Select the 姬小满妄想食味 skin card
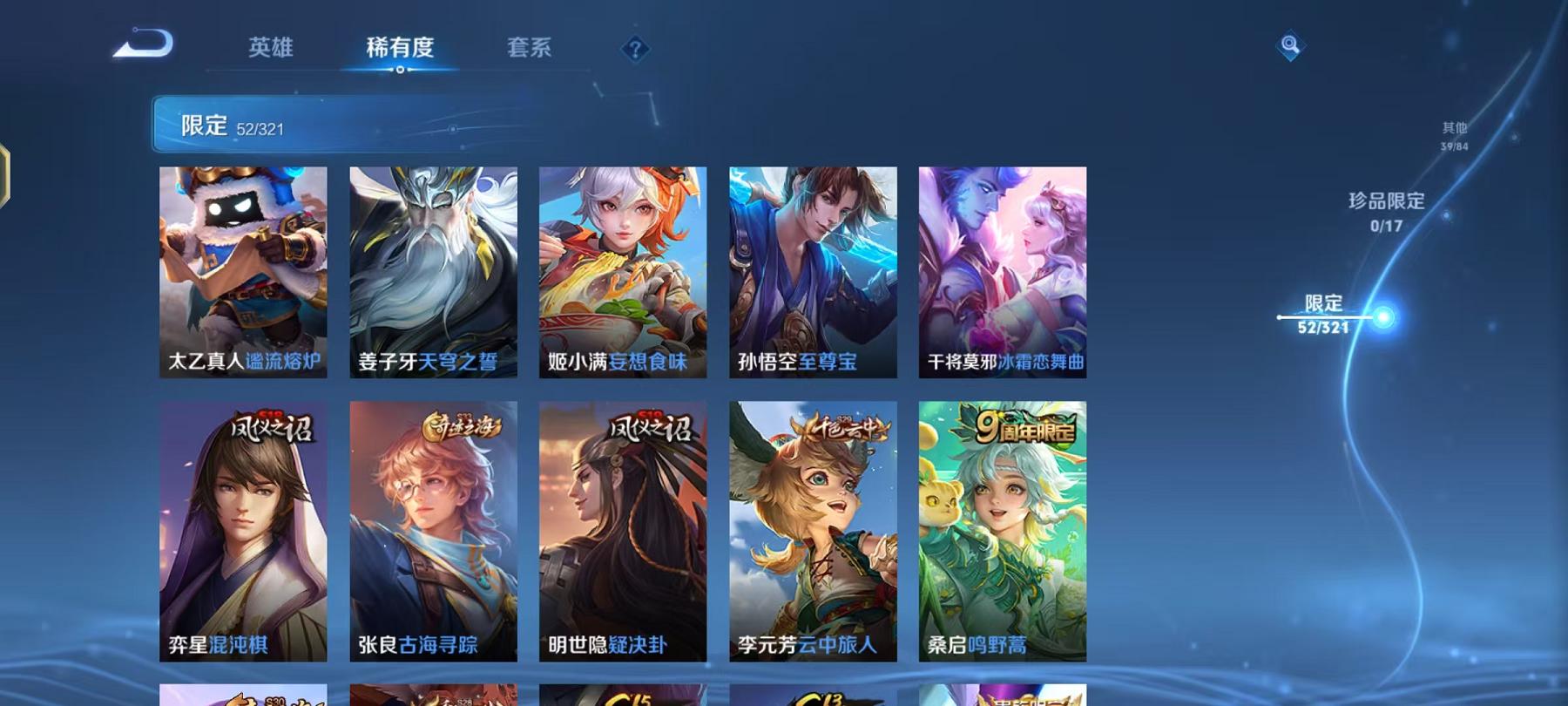1568x706 pixels. [622, 270]
